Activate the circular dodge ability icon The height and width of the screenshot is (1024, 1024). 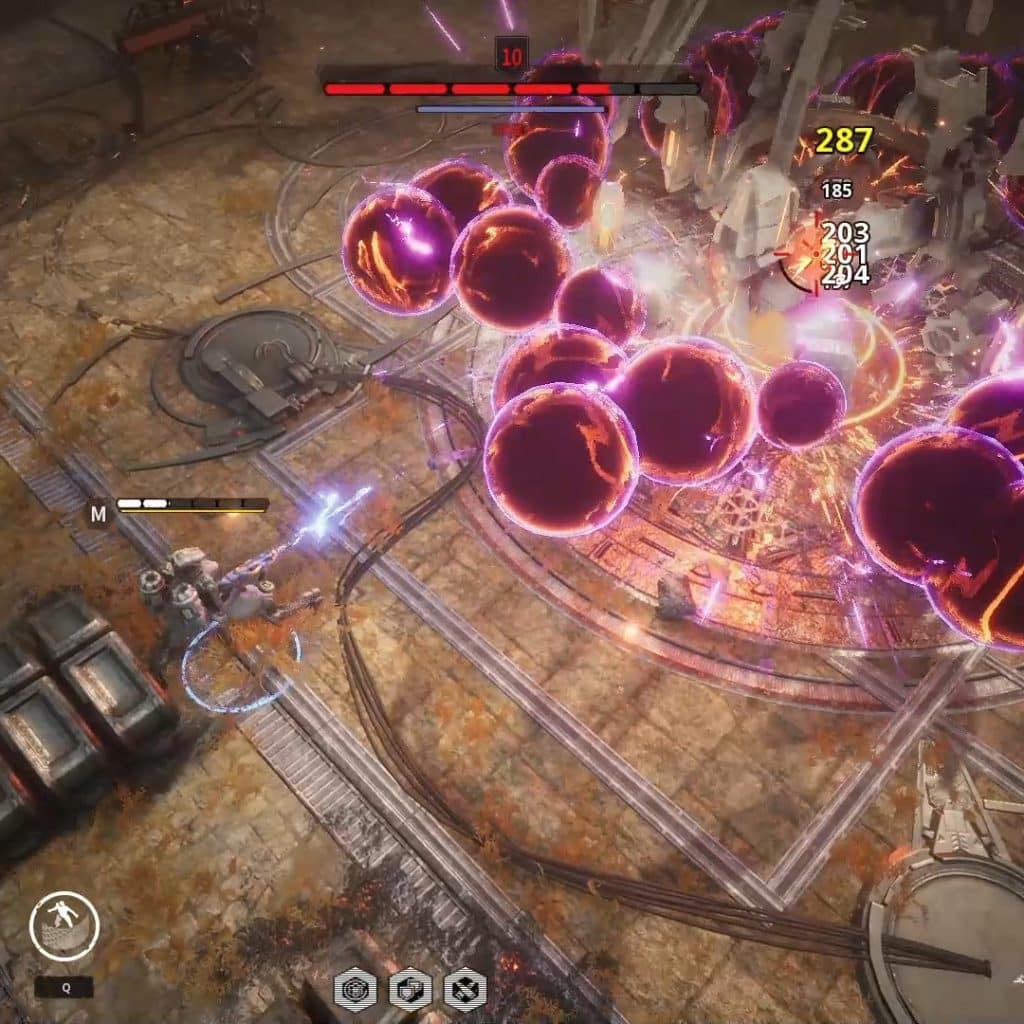(64, 926)
